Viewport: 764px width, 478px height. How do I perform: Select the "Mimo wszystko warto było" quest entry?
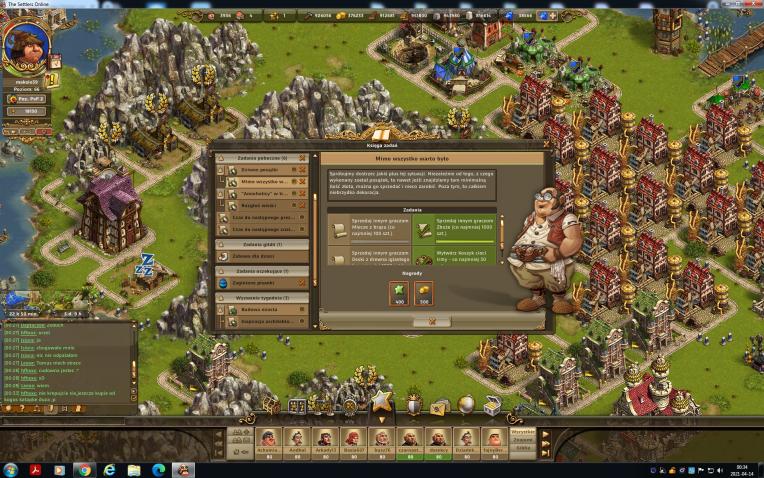pyautogui.click(x=262, y=183)
